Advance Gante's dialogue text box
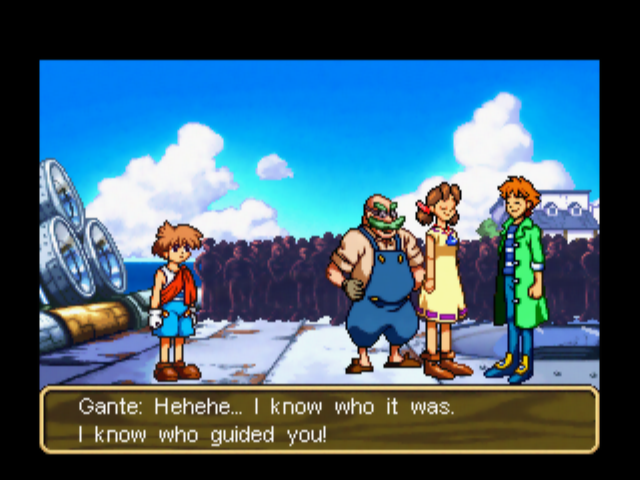The image size is (640, 480). coord(319,420)
